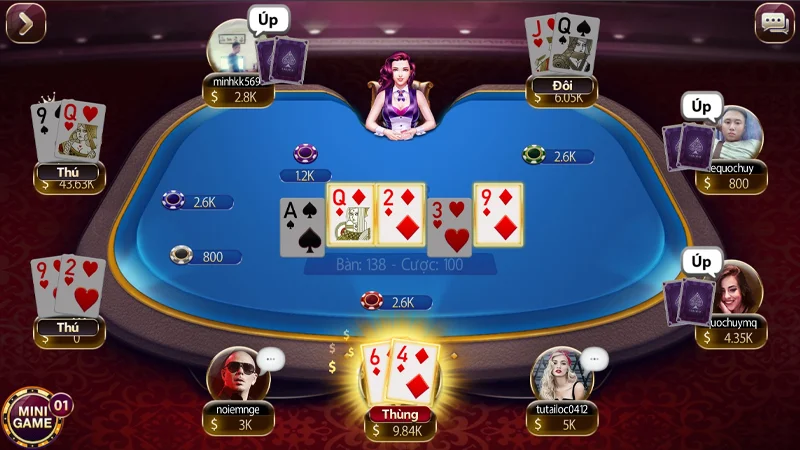
Task: Select the 9 of diamonds community card
Action: point(497,215)
